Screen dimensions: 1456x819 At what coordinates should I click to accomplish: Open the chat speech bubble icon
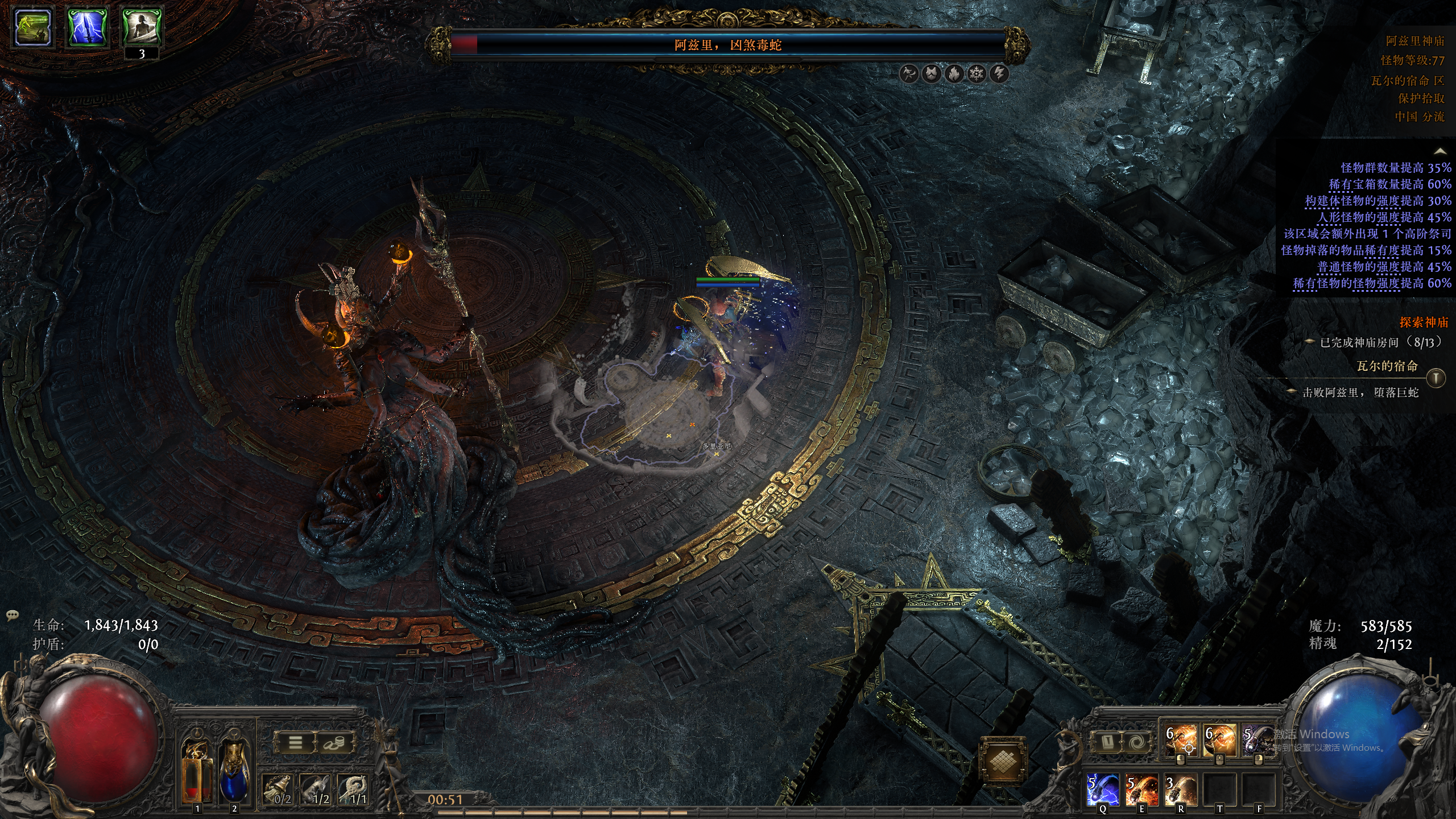tap(13, 615)
